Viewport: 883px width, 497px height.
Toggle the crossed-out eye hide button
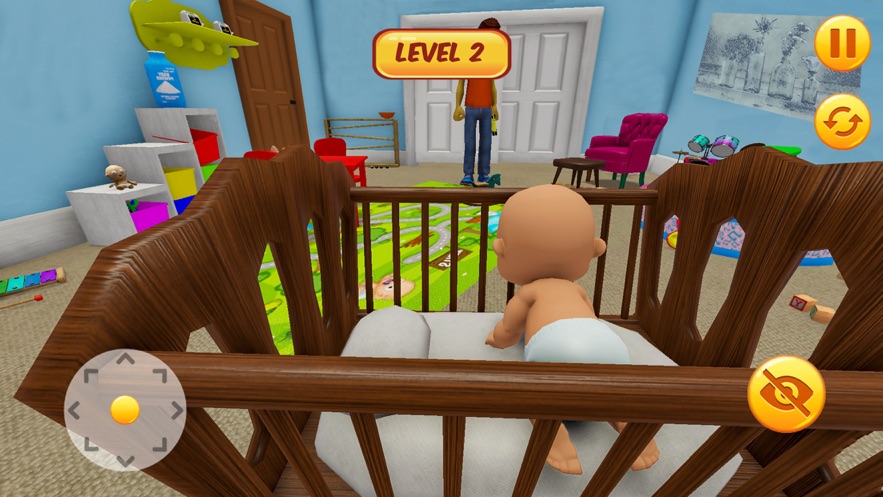(786, 394)
